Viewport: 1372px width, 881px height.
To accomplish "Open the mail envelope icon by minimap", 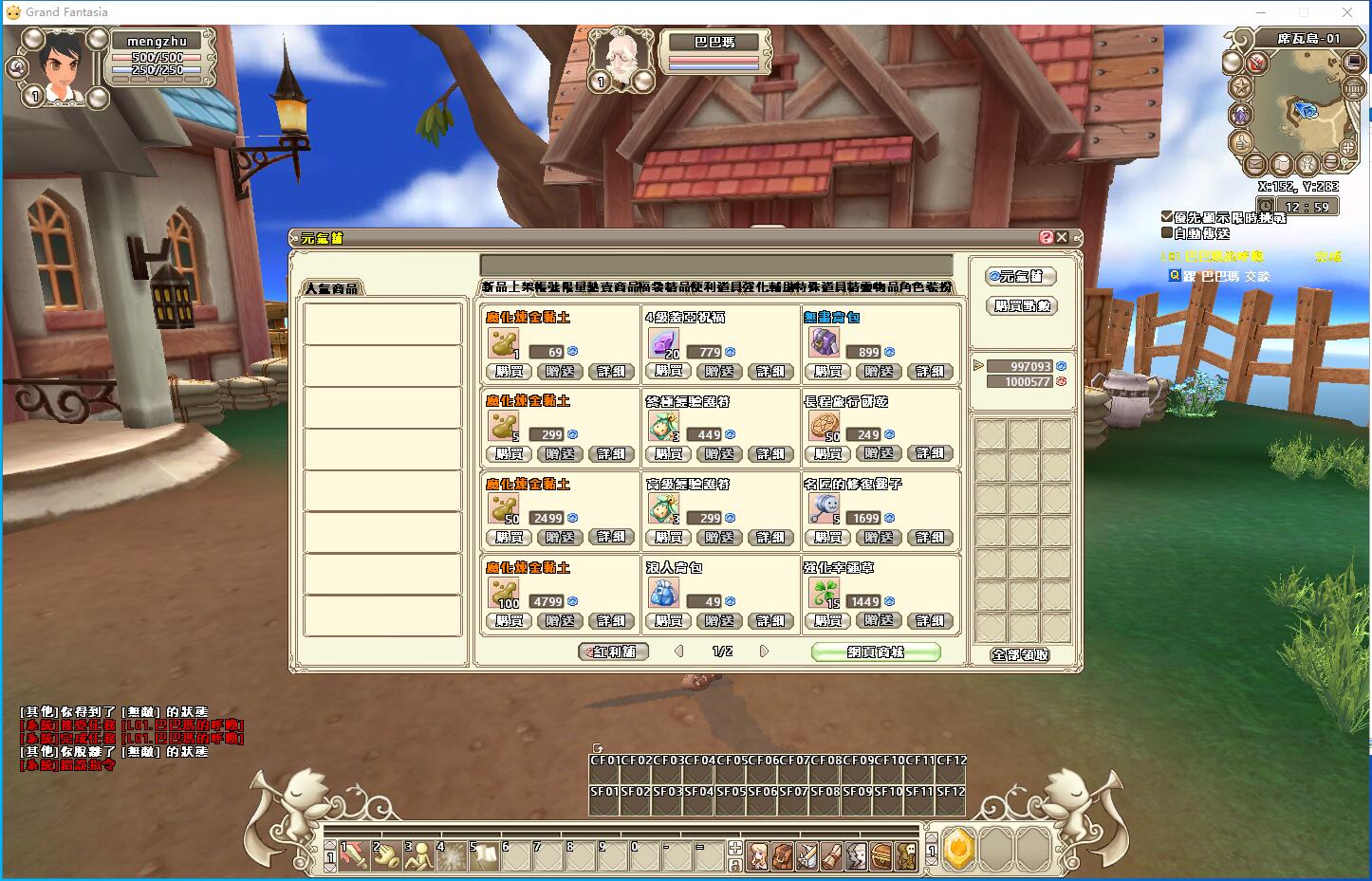I will tap(1255, 164).
